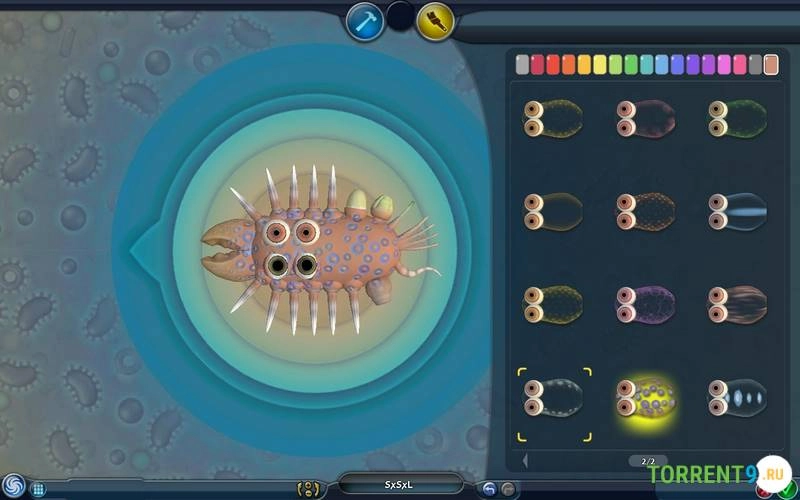Undo the last change with the blue arrow
800x500 pixels.
[x=489, y=488]
